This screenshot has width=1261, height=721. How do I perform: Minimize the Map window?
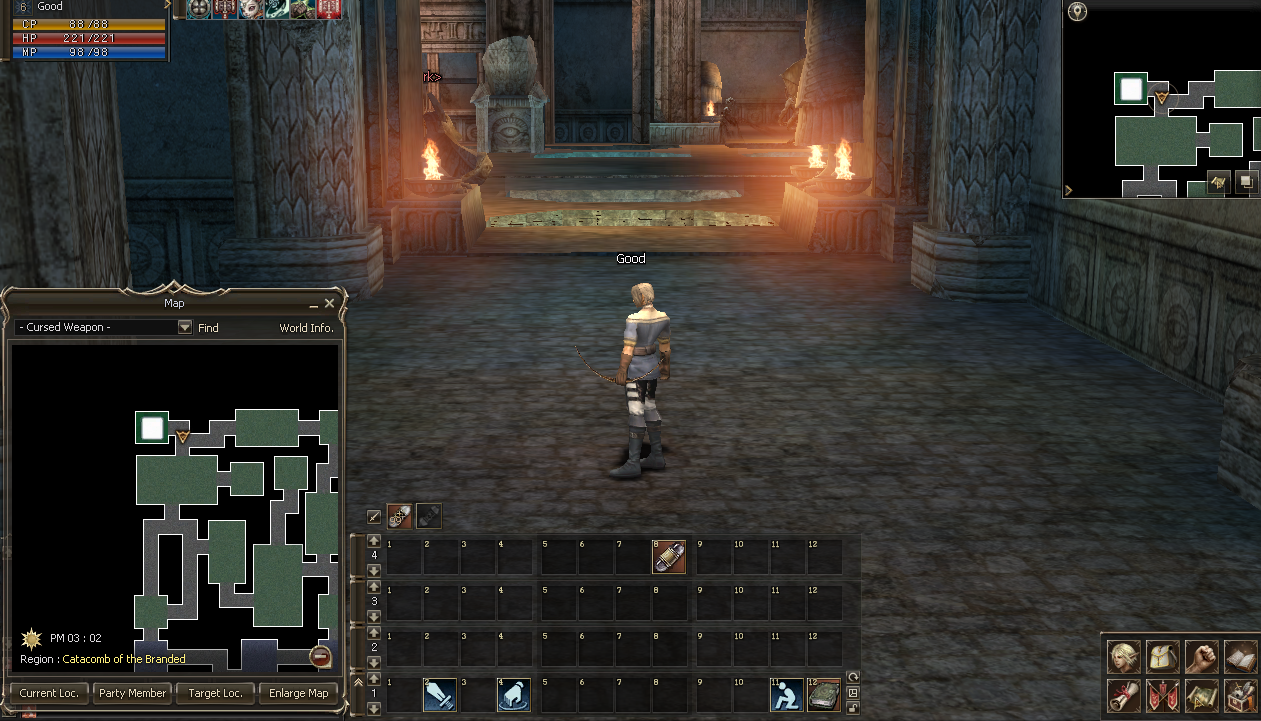[314, 303]
